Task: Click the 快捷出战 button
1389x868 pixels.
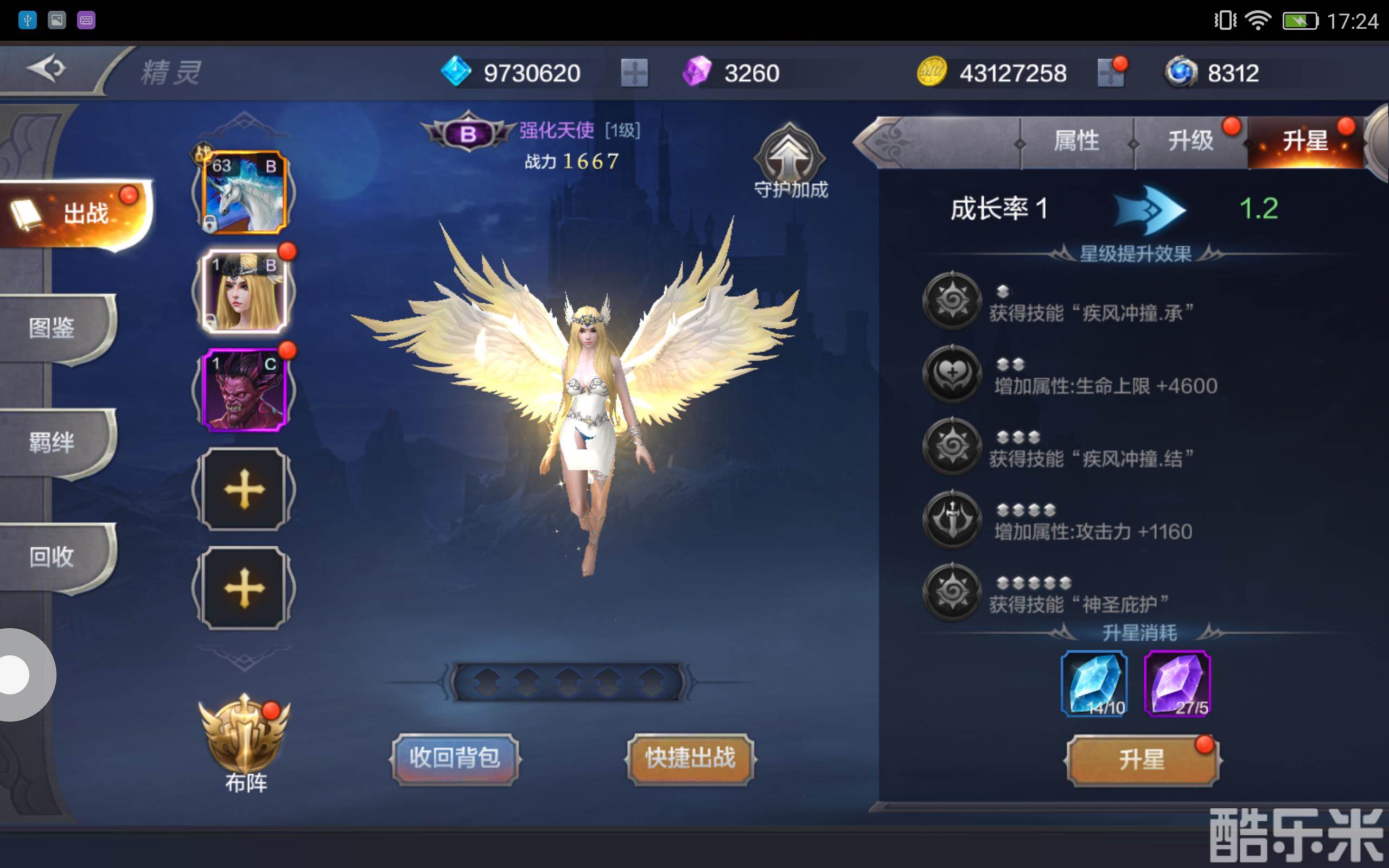Action: click(690, 758)
